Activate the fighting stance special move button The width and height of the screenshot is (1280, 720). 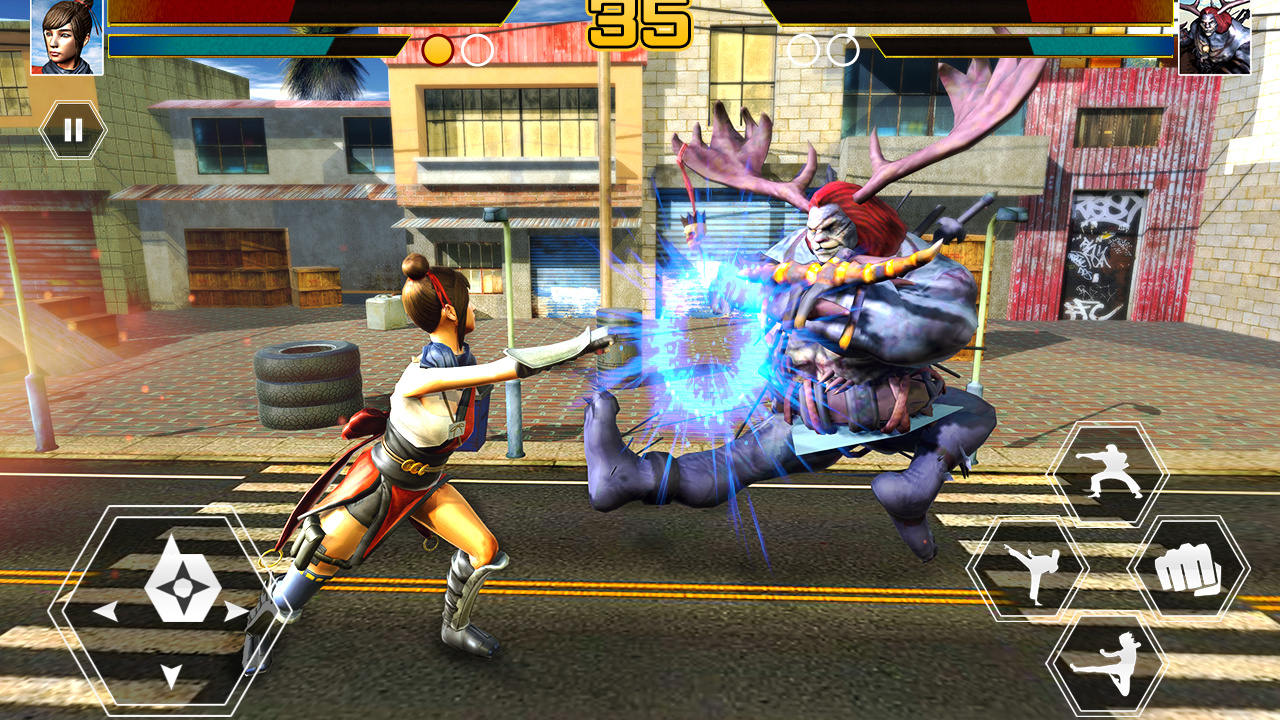[1108, 470]
